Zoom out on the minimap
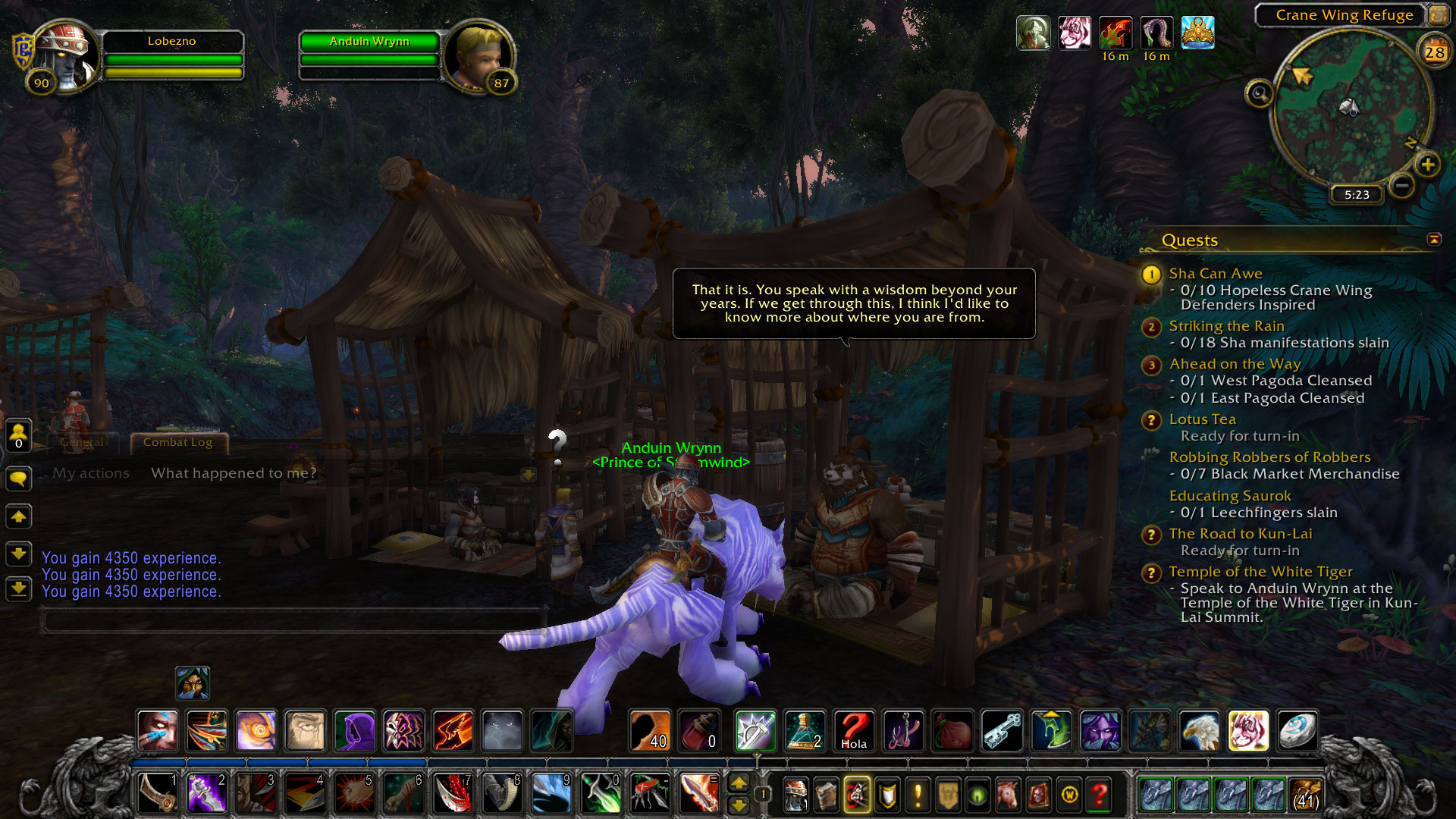The image size is (1456, 819). [x=1402, y=185]
